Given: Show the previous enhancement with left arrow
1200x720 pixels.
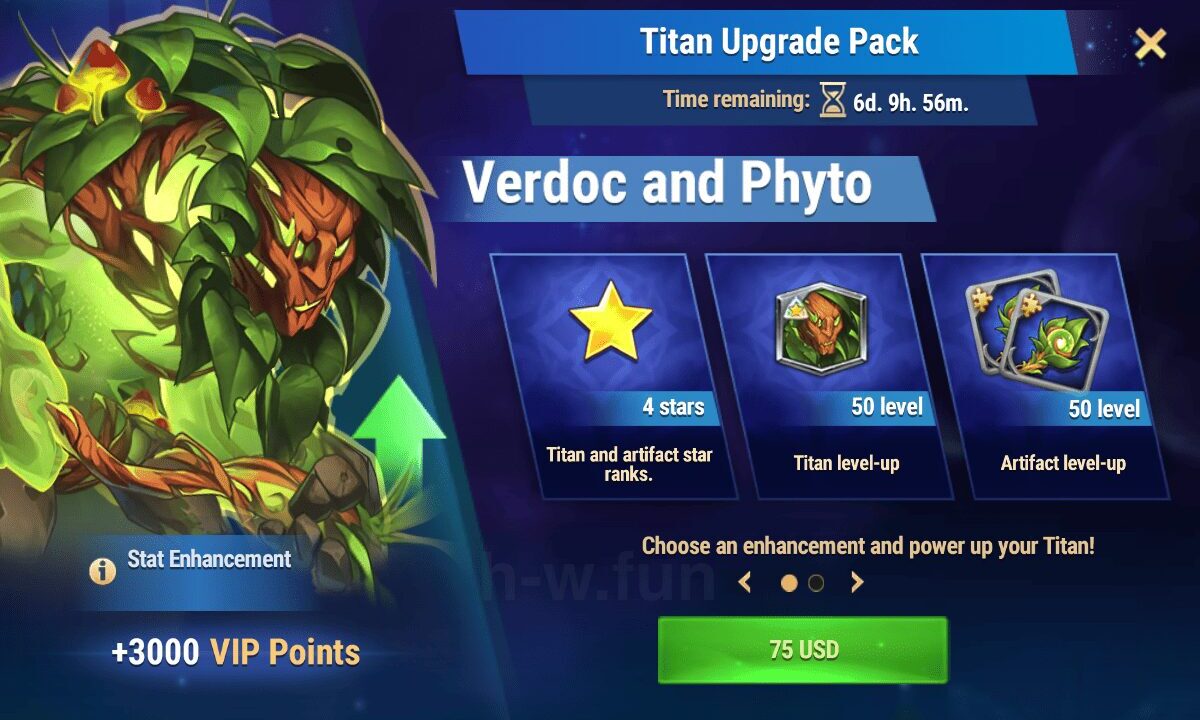Looking at the screenshot, I should (x=744, y=582).
